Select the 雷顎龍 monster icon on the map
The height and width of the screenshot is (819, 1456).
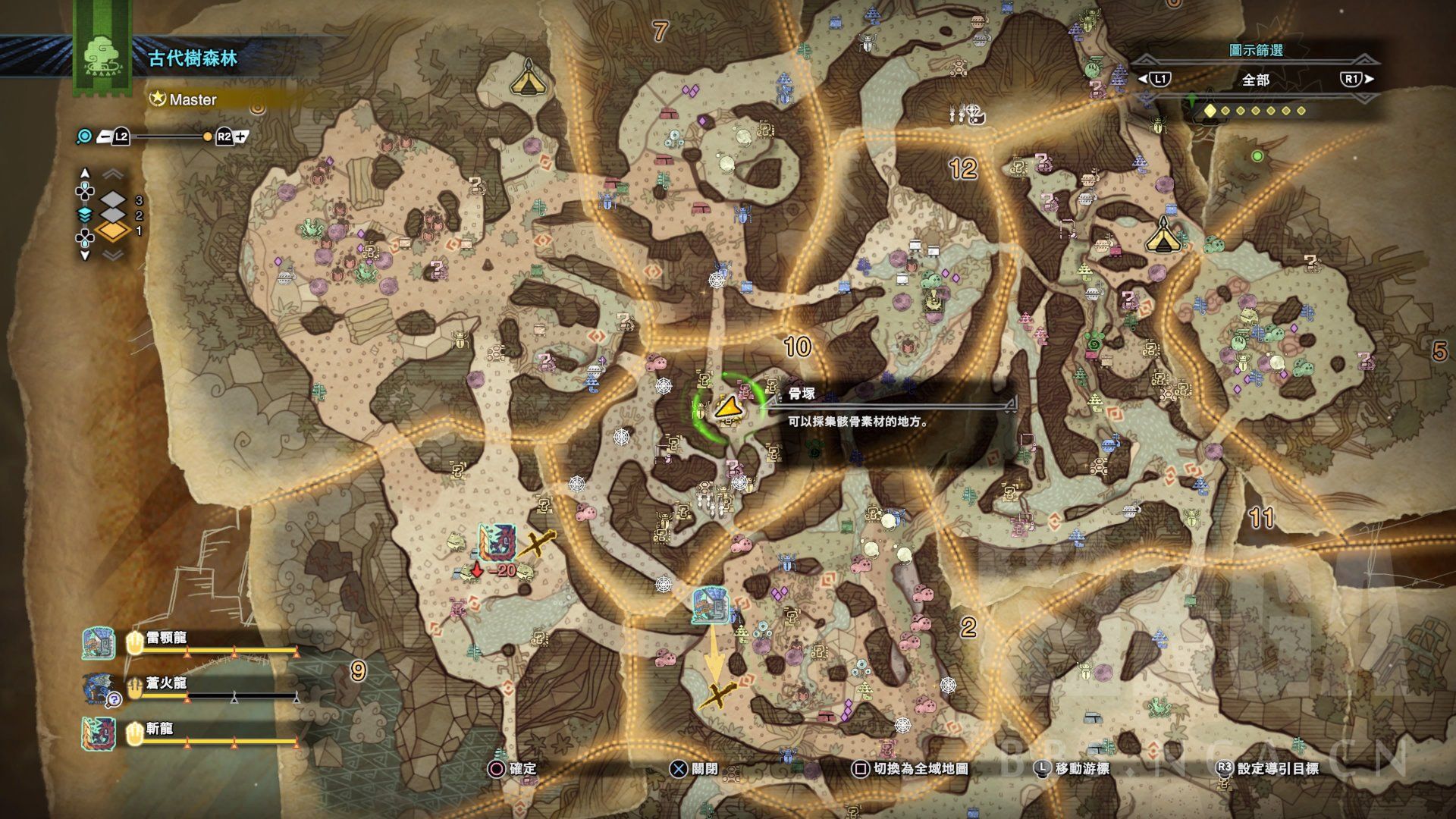tap(711, 605)
